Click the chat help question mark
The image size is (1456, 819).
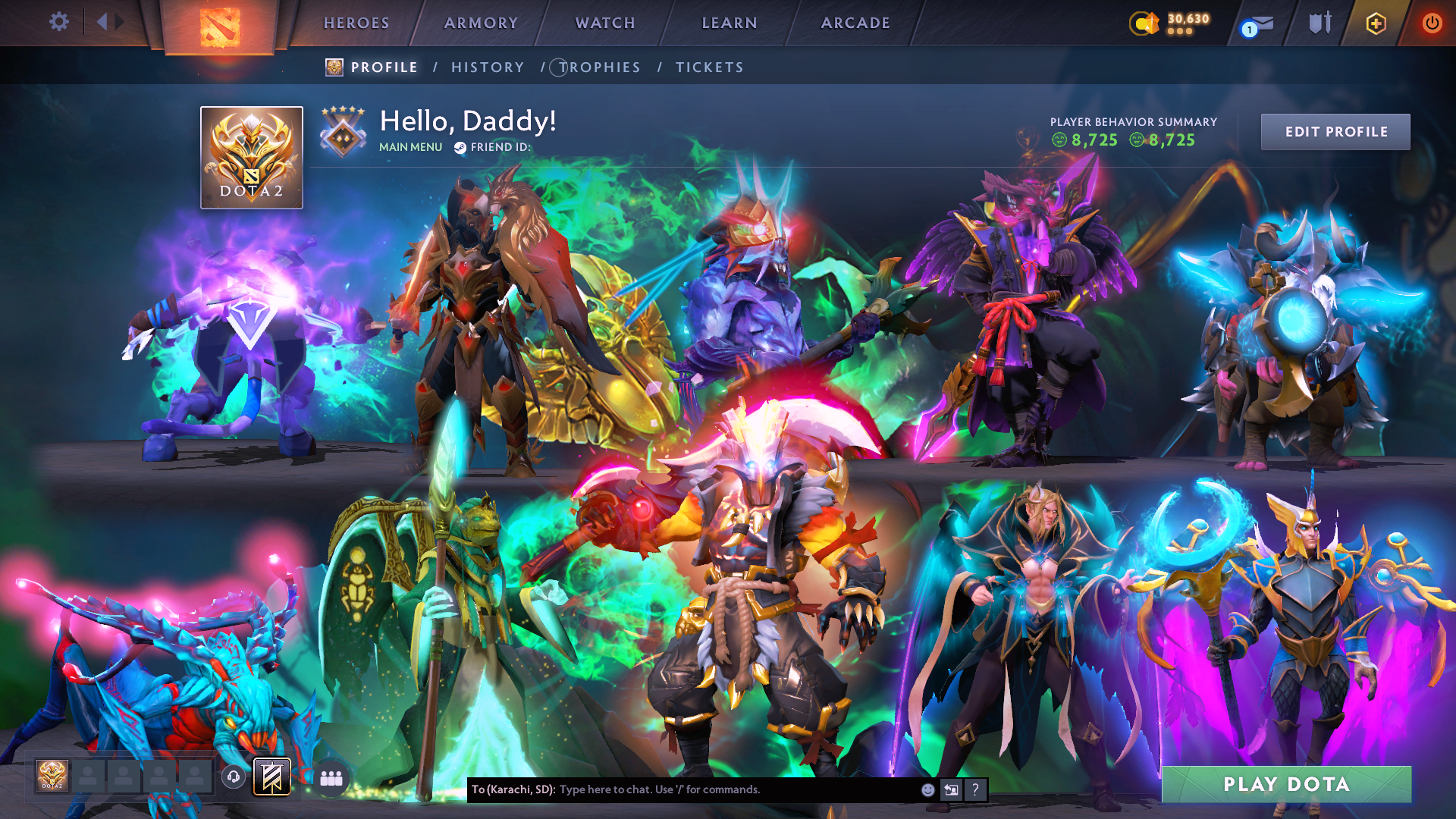click(976, 790)
